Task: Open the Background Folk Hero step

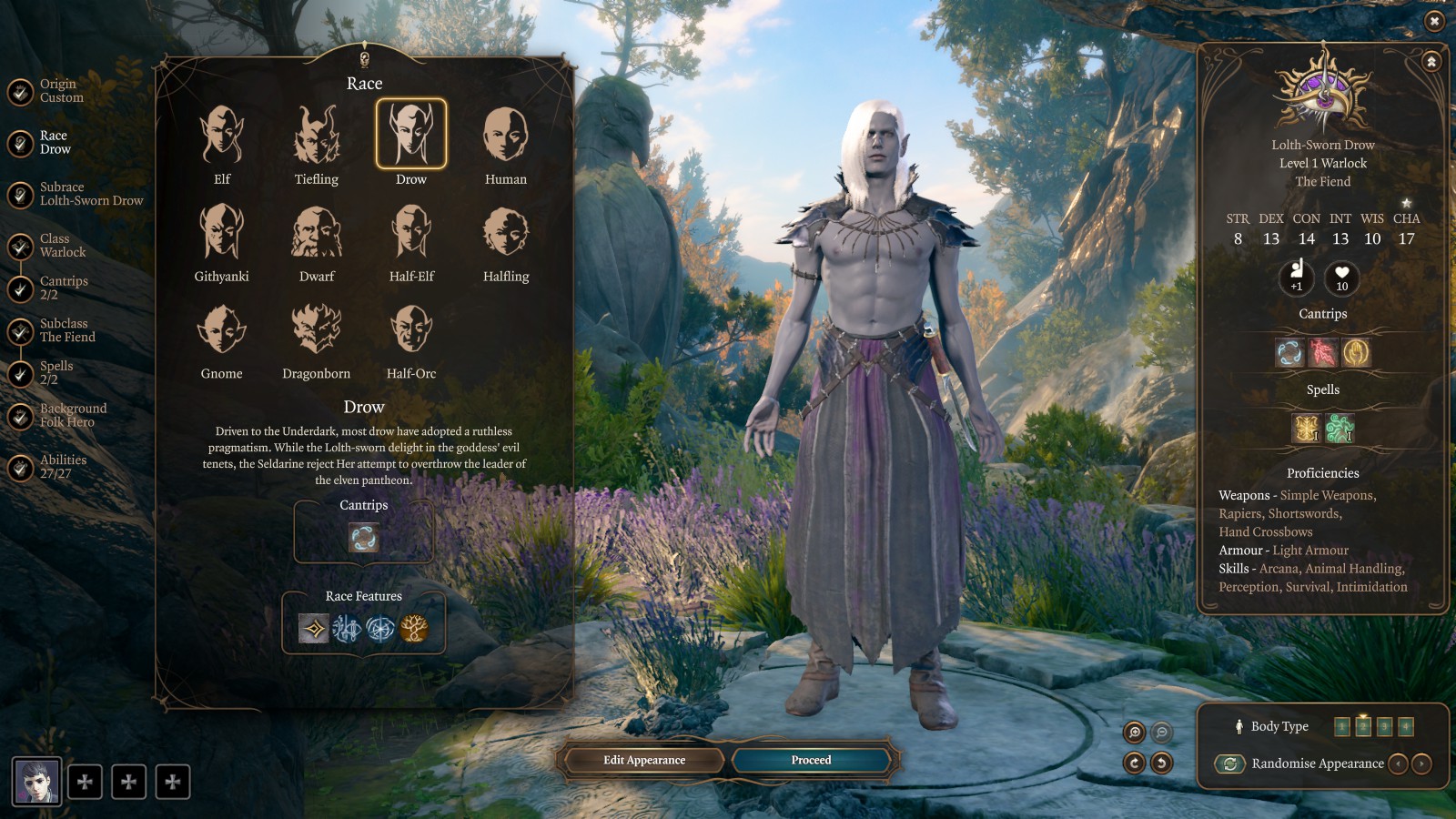Action: pyautogui.click(x=73, y=414)
